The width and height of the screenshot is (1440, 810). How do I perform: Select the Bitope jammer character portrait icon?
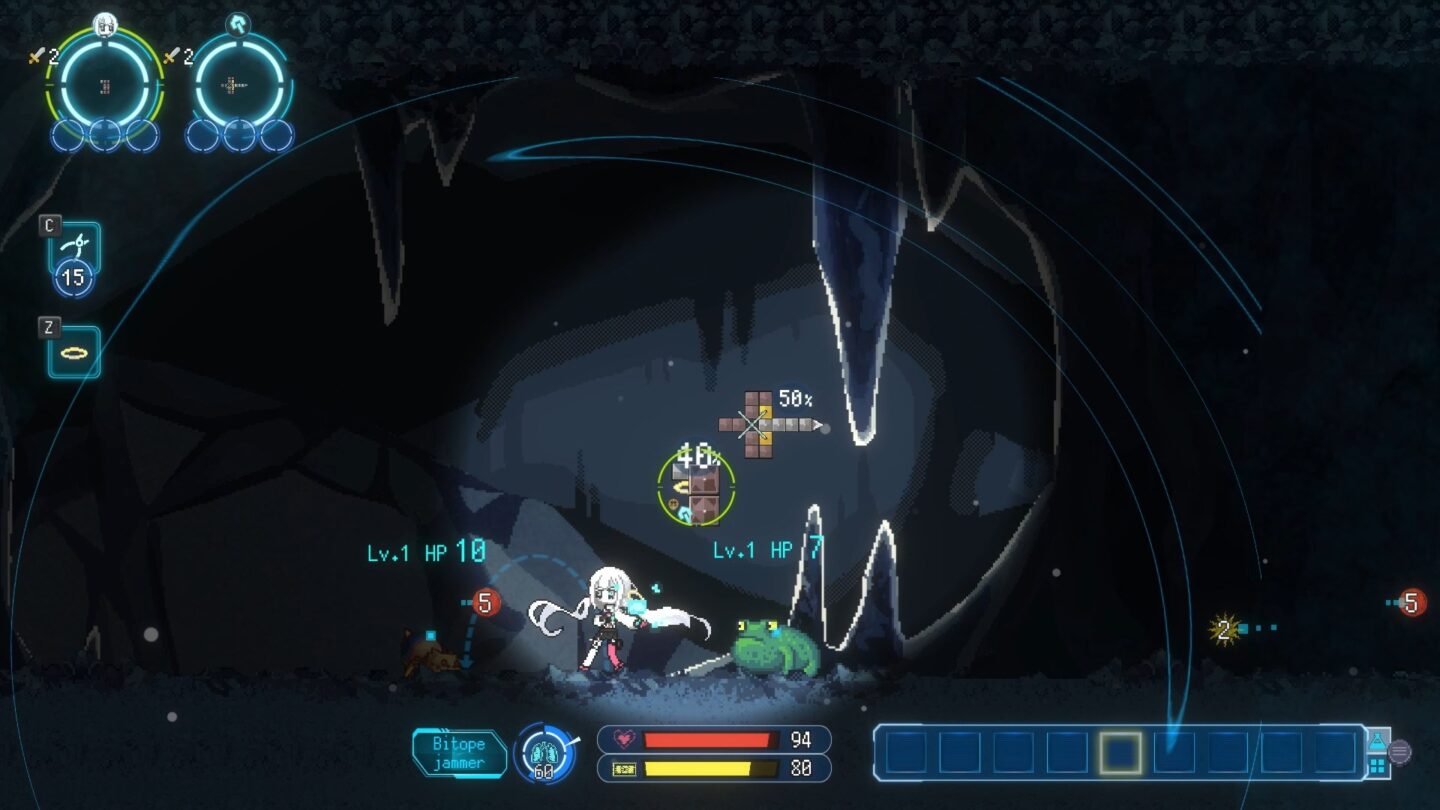[x=104, y=25]
